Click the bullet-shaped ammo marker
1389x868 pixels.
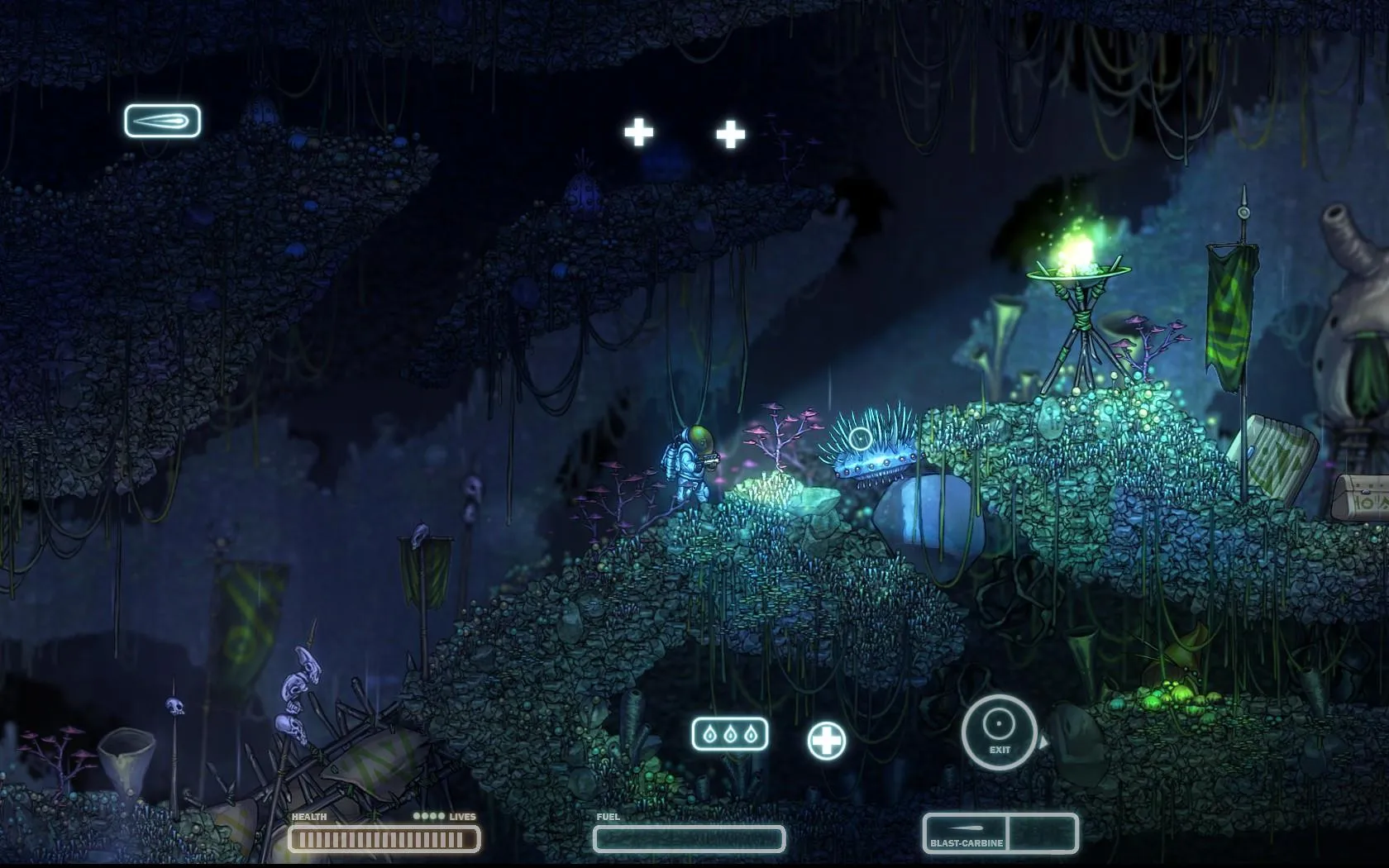[x=162, y=121]
